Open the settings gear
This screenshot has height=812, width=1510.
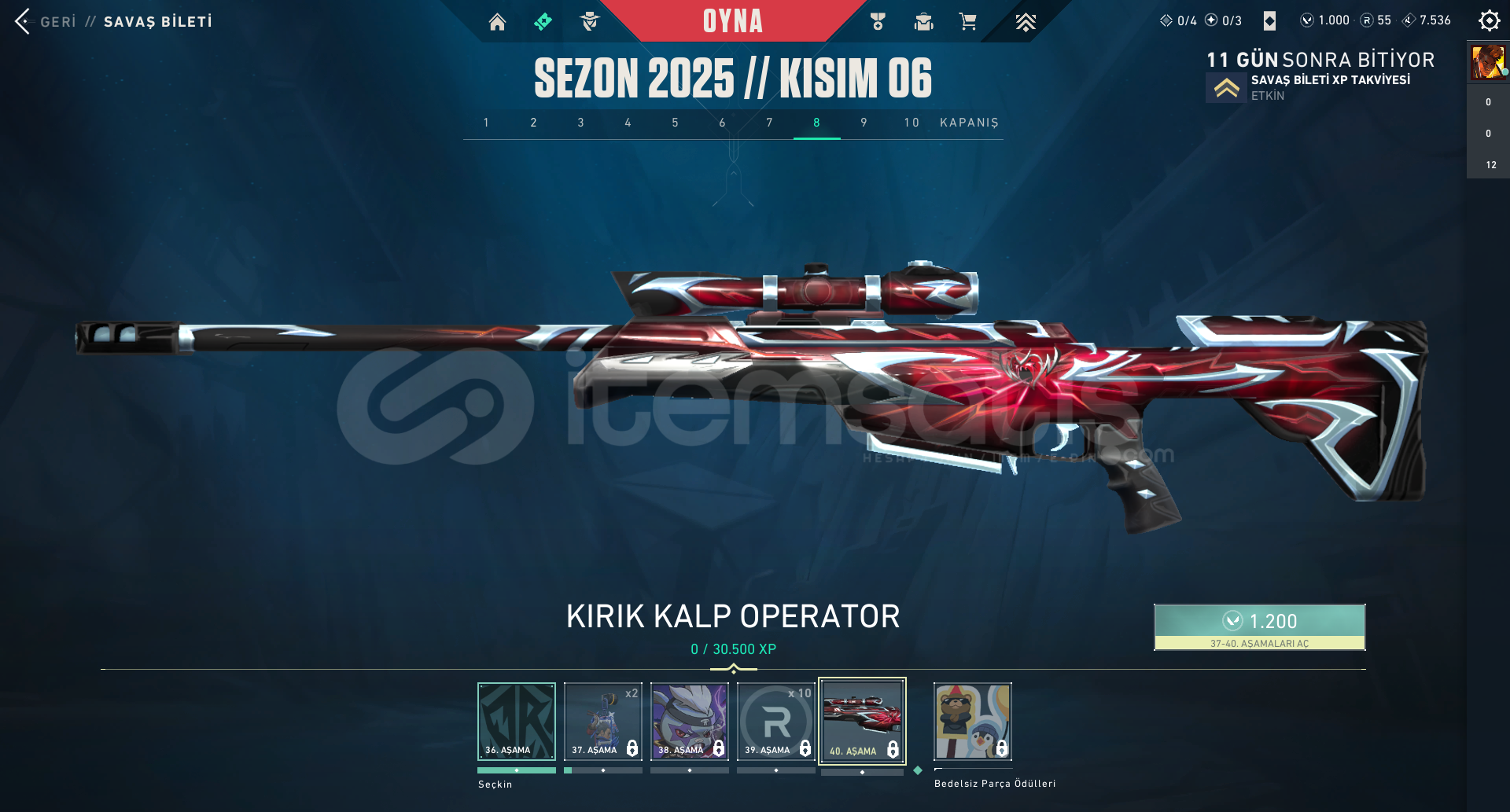click(x=1489, y=21)
